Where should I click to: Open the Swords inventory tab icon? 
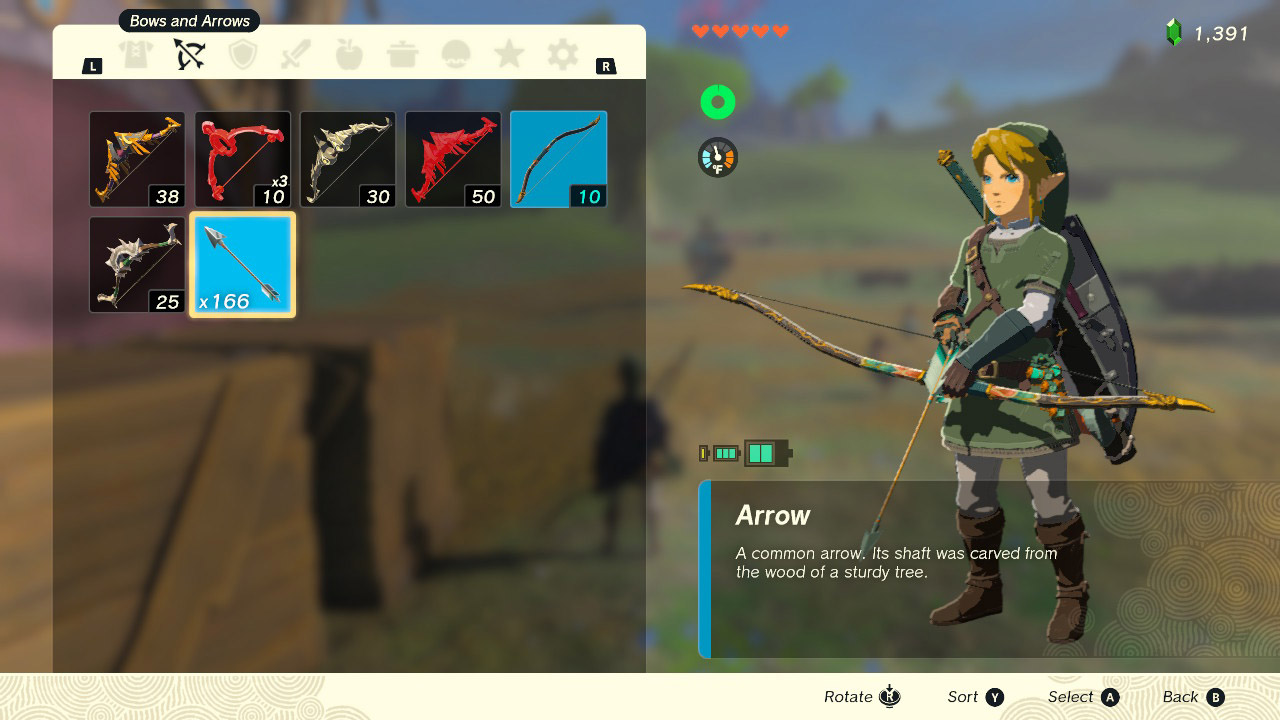296,55
